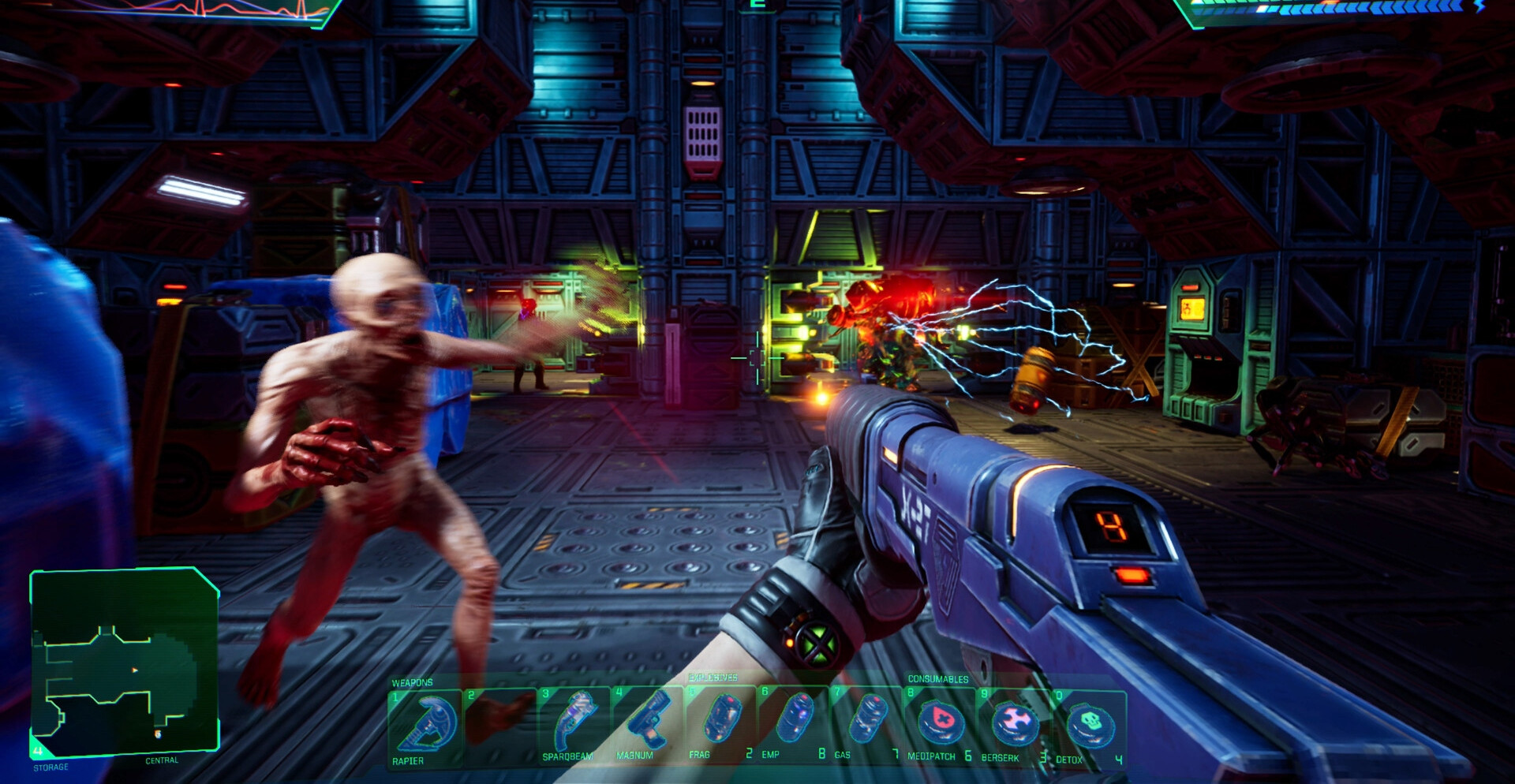Activate the Berserk patch slot
The image size is (1515, 784).
point(1014,724)
